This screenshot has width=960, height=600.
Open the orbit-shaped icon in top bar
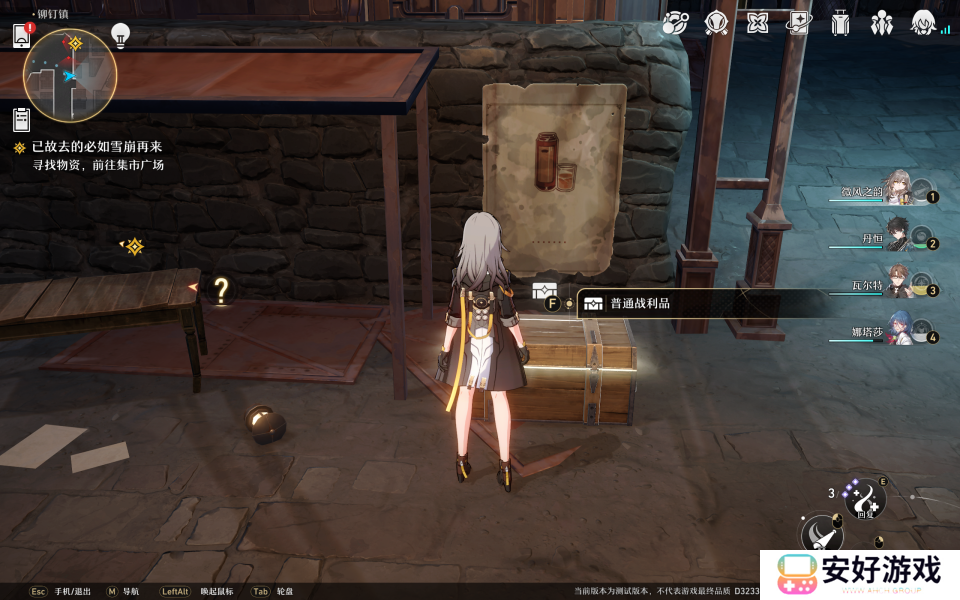[675, 22]
